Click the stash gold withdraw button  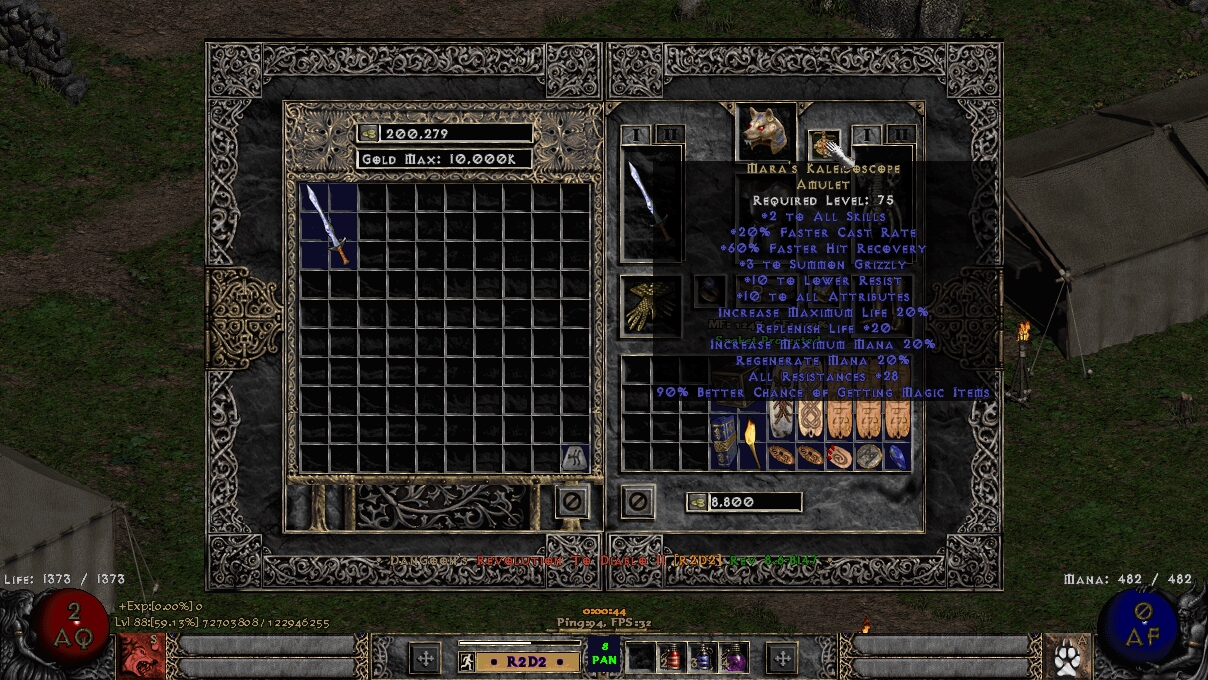[x=368, y=133]
